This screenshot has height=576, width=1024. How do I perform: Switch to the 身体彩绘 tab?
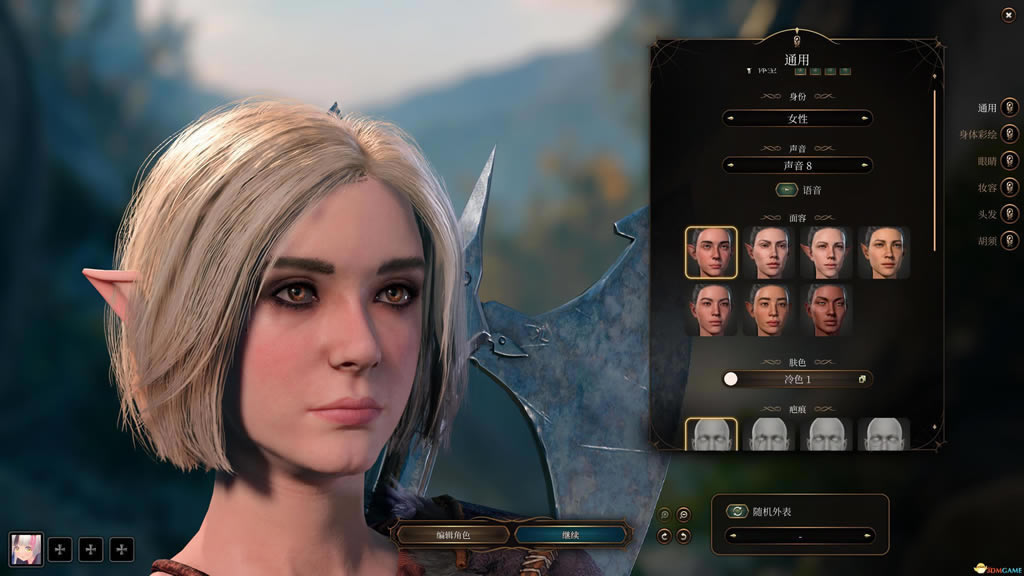pyautogui.click(x=1010, y=134)
